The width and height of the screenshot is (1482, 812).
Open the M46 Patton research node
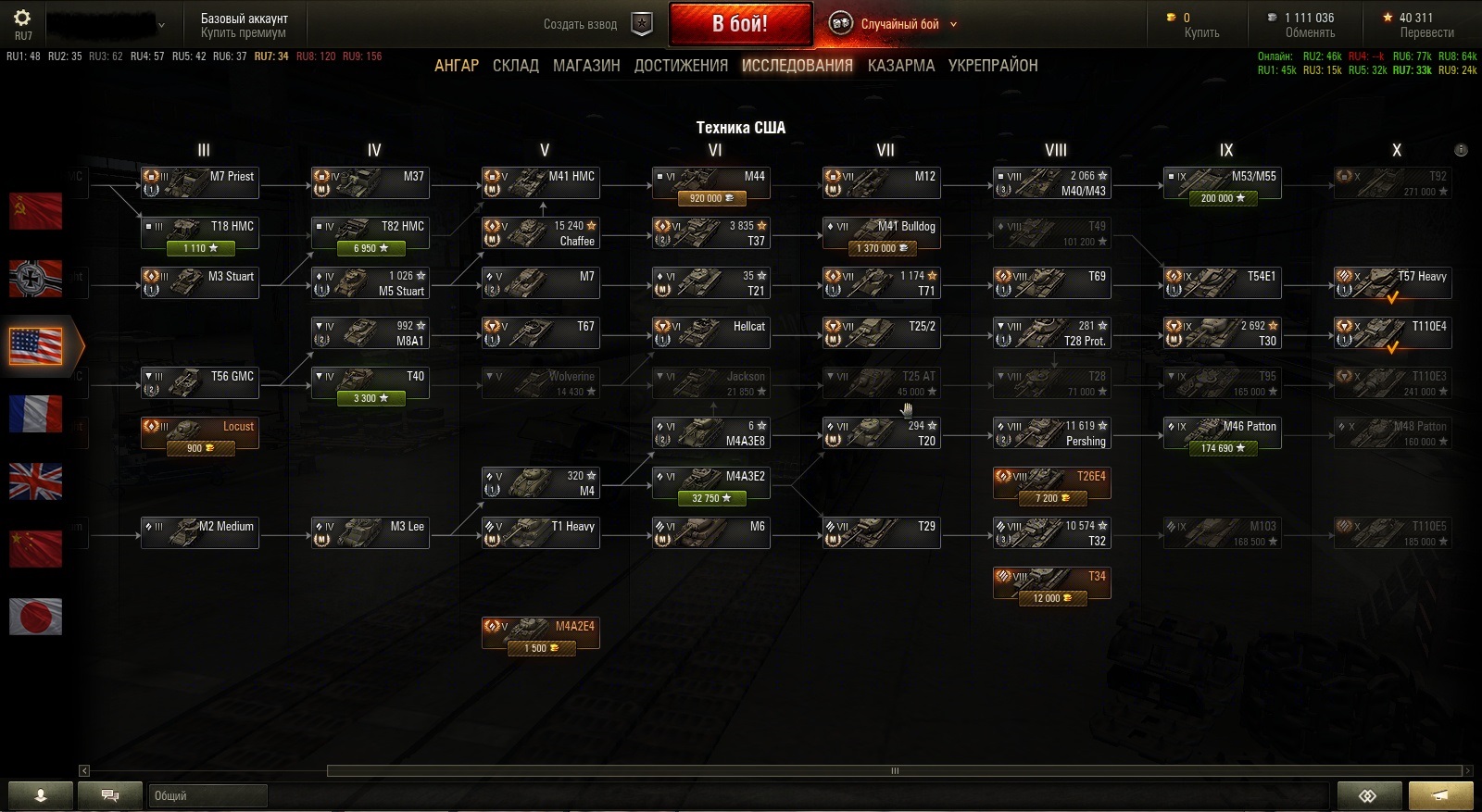(x=1223, y=433)
